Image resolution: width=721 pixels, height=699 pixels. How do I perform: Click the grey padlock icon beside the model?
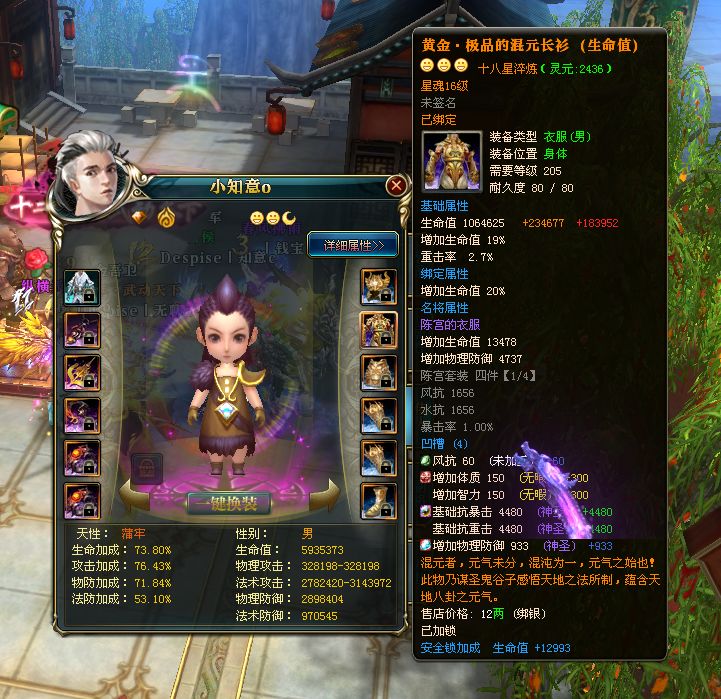(147, 468)
